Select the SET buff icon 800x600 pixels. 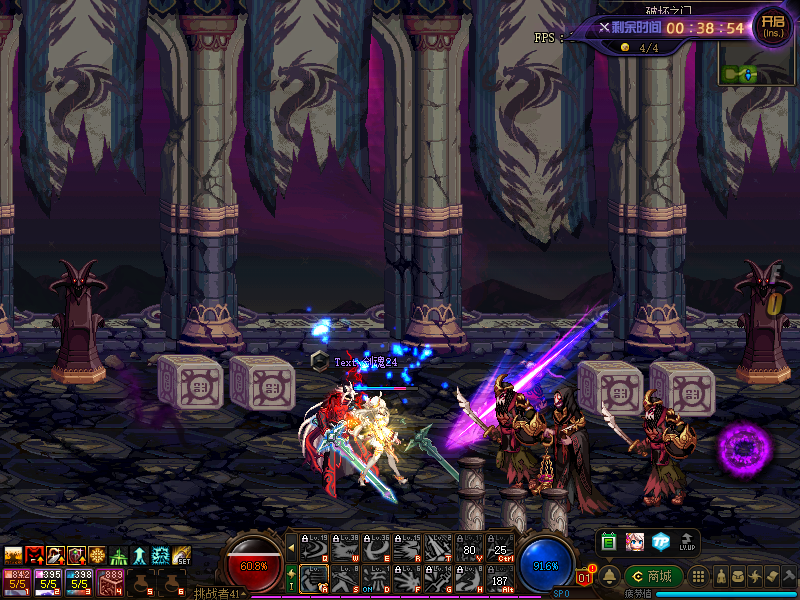point(182,556)
